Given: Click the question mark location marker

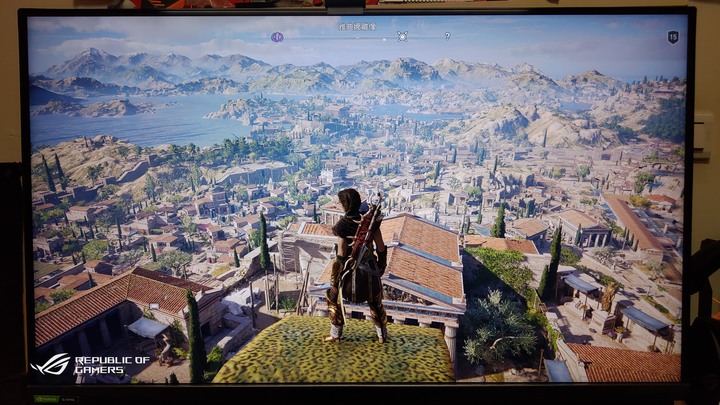Looking at the screenshot, I should click(x=447, y=36).
